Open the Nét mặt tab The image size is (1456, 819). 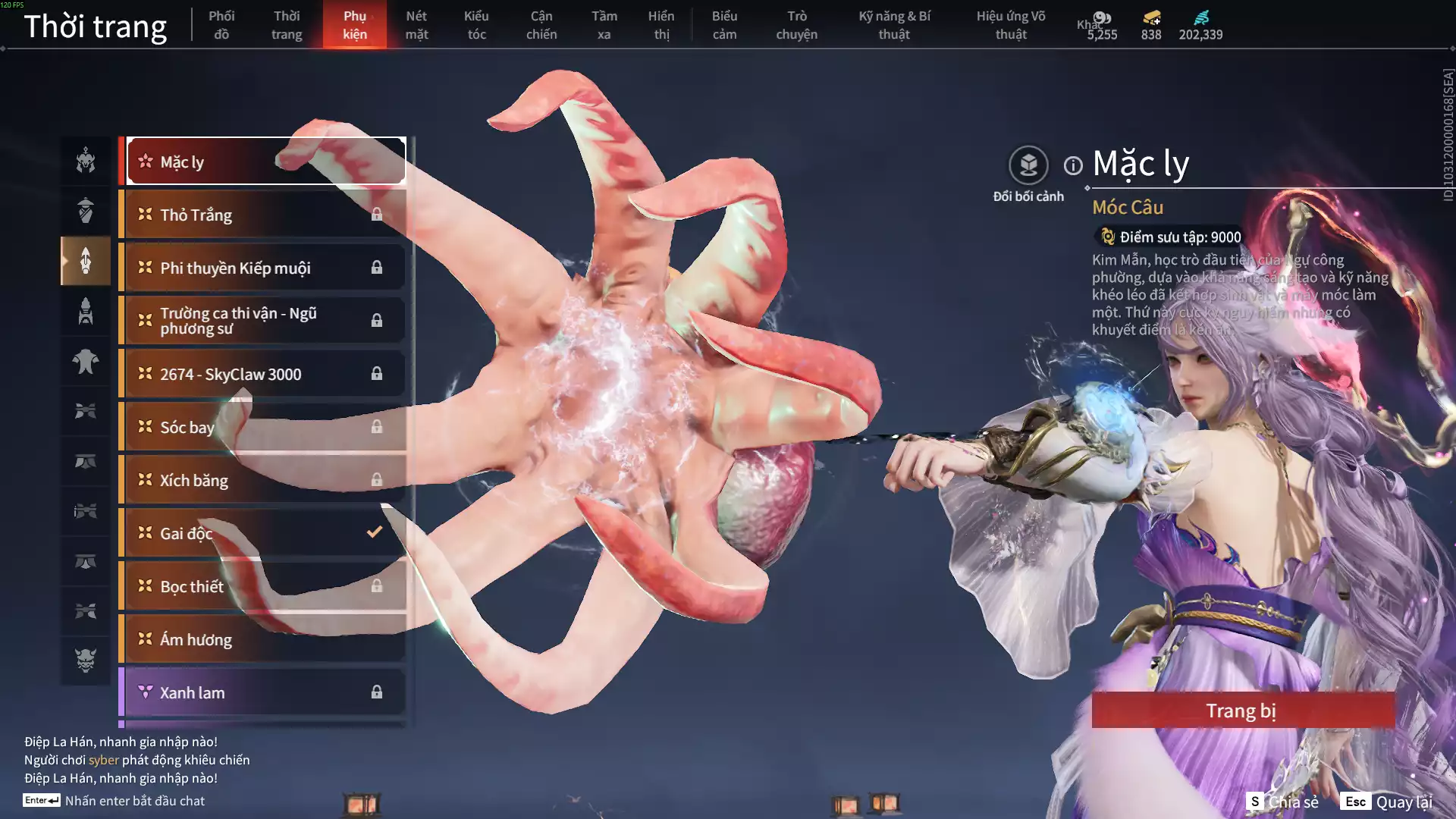416,25
